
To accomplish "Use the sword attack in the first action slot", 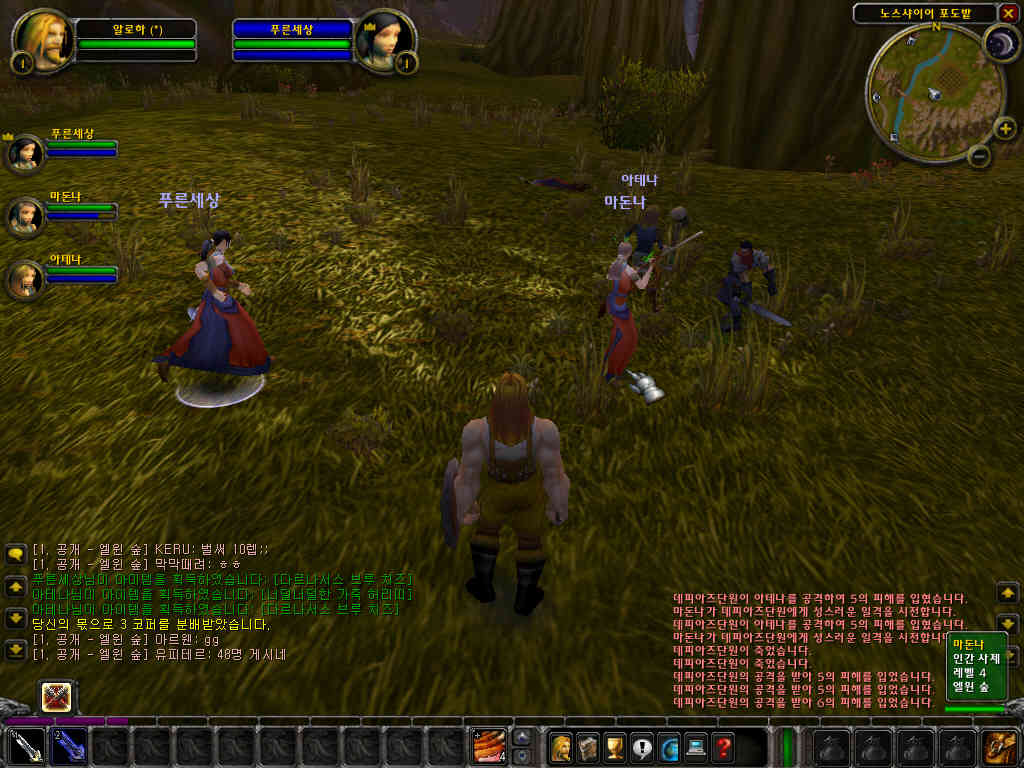I will [x=26, y=746].
